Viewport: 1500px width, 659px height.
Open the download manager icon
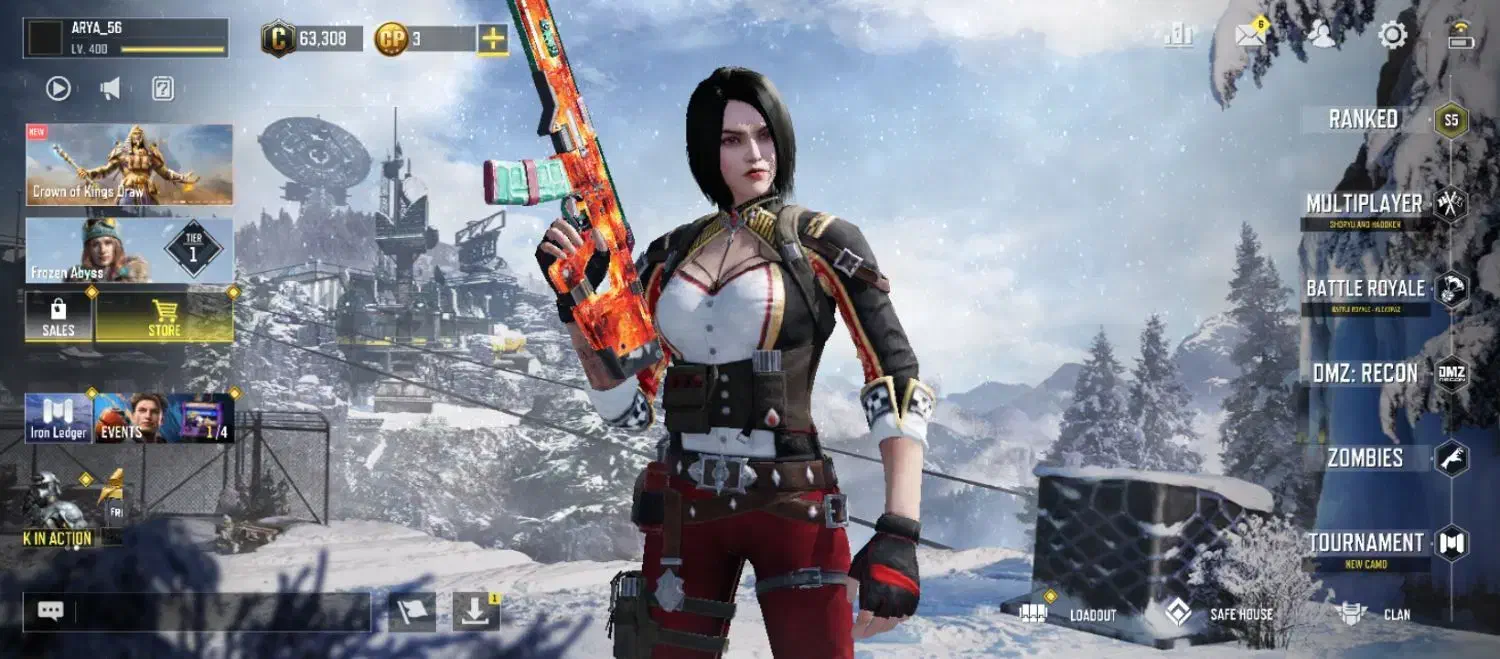[x=475, y=612]
